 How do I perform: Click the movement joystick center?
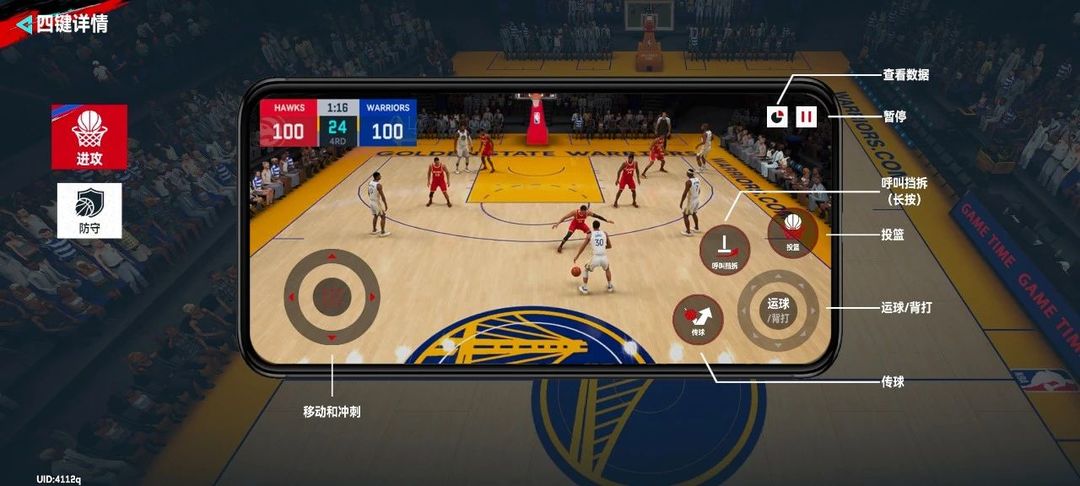(331, 296)
